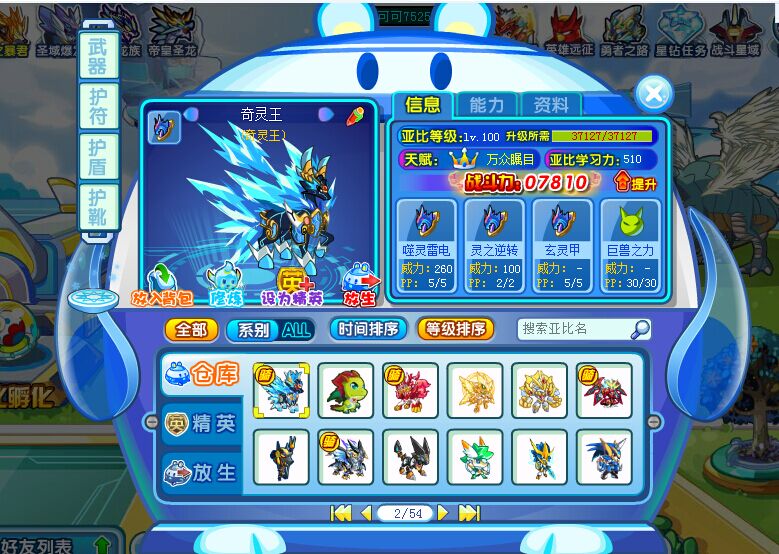Select the 灵之逆转 skill card
This screenshot has height=554, width=779.
point(494,244)
